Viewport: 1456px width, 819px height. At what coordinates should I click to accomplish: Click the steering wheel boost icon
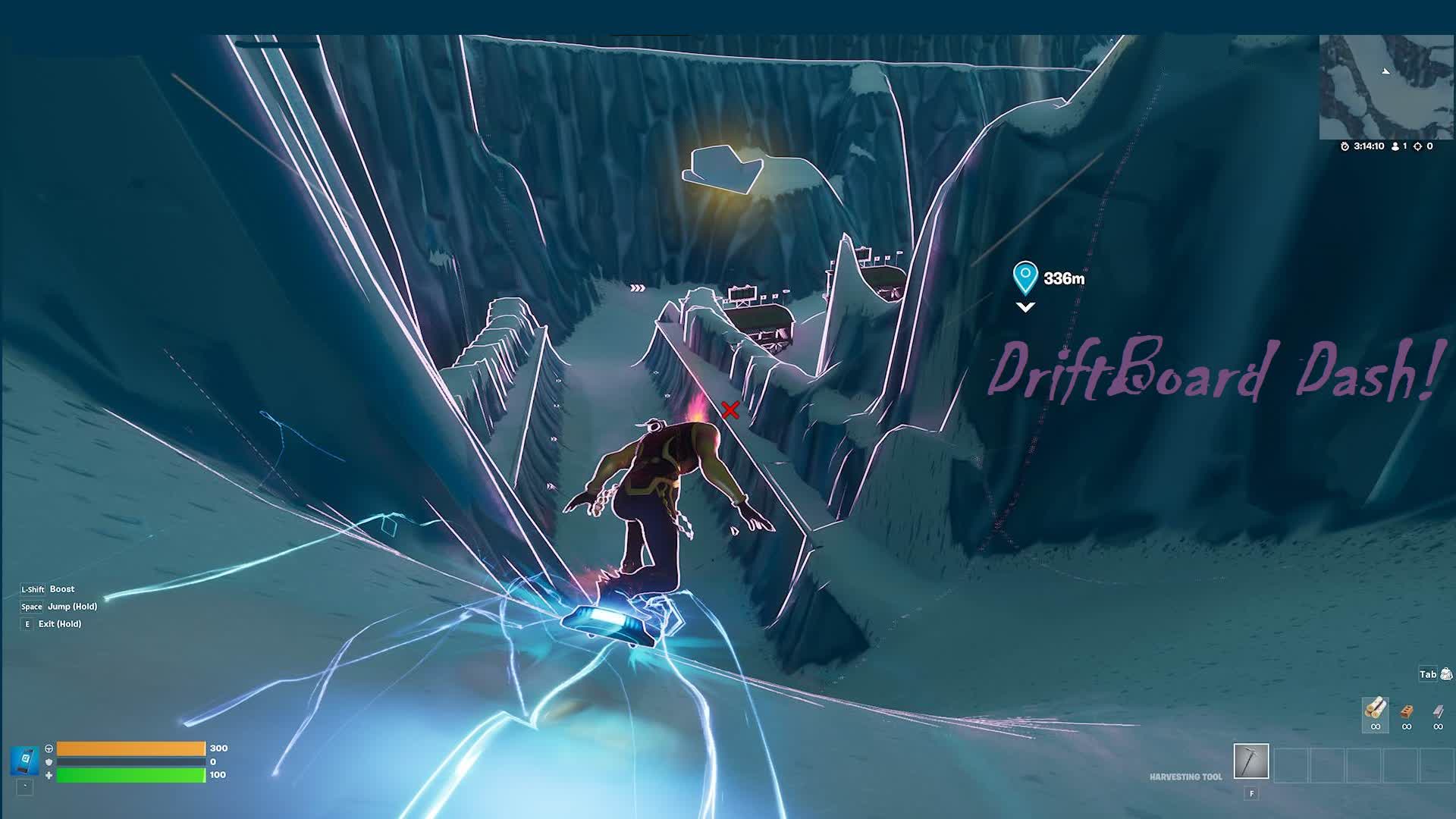coord(49,748)
